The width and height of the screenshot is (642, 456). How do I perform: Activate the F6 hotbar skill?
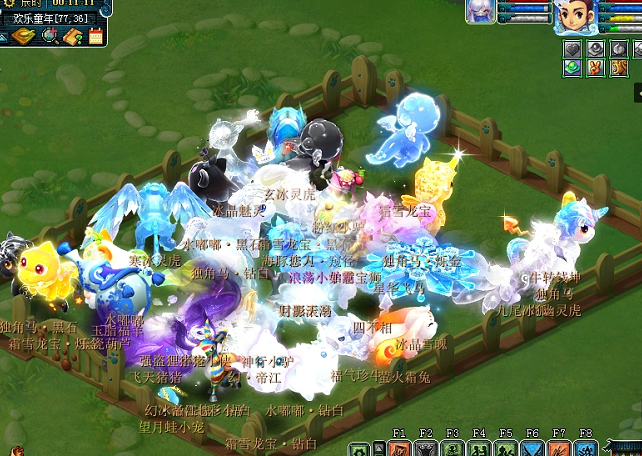click(532, 448)
